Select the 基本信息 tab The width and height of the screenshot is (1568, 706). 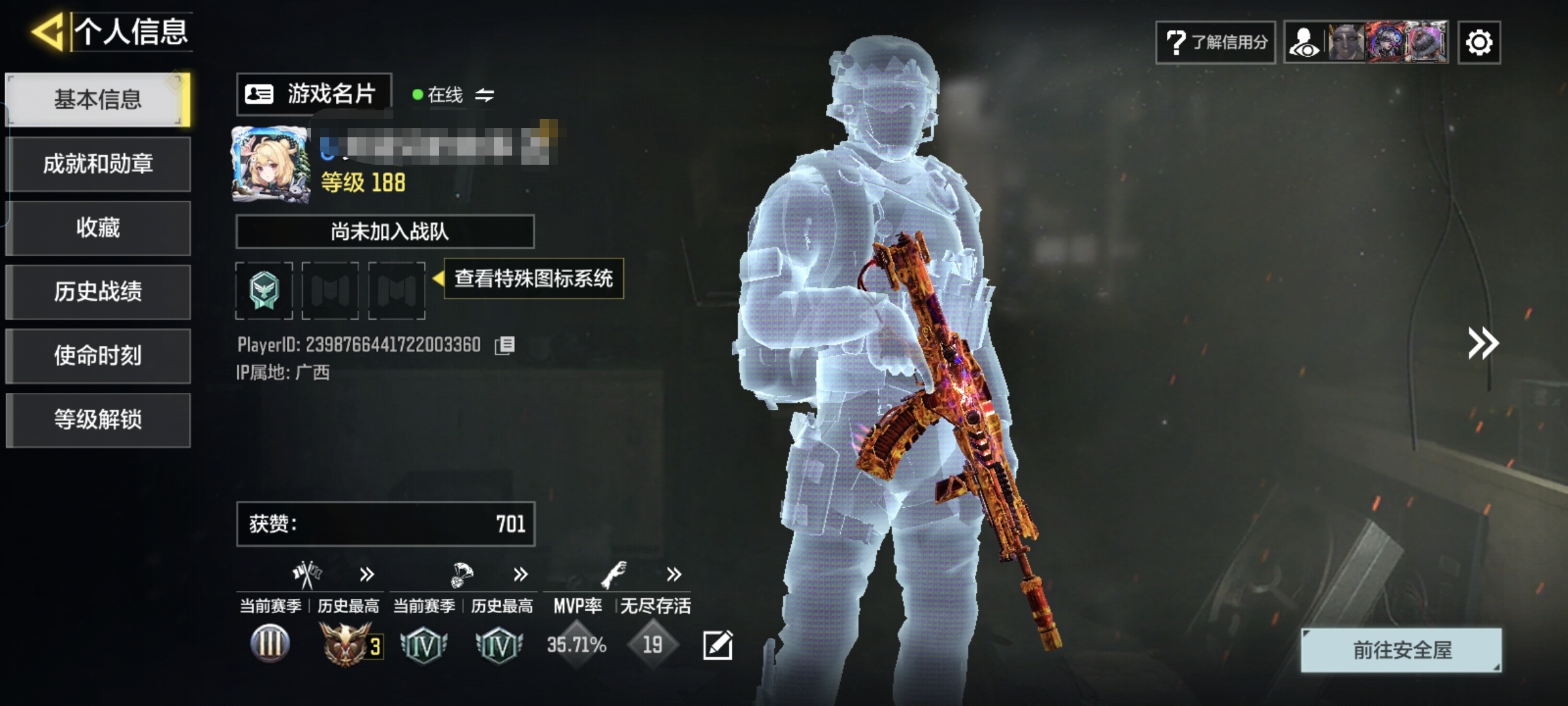click(98, 99)
